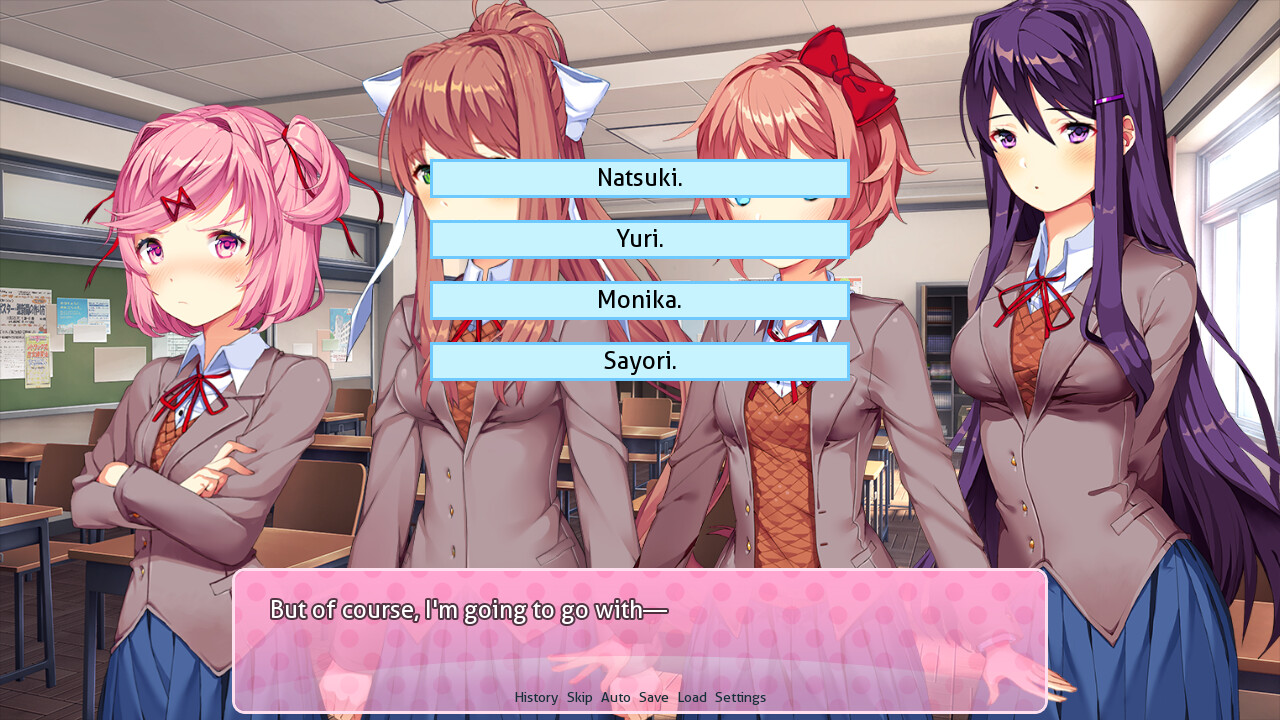Click the narration text in the textbox
Screen dimensions: 1280x720
[x=468, y=609]
